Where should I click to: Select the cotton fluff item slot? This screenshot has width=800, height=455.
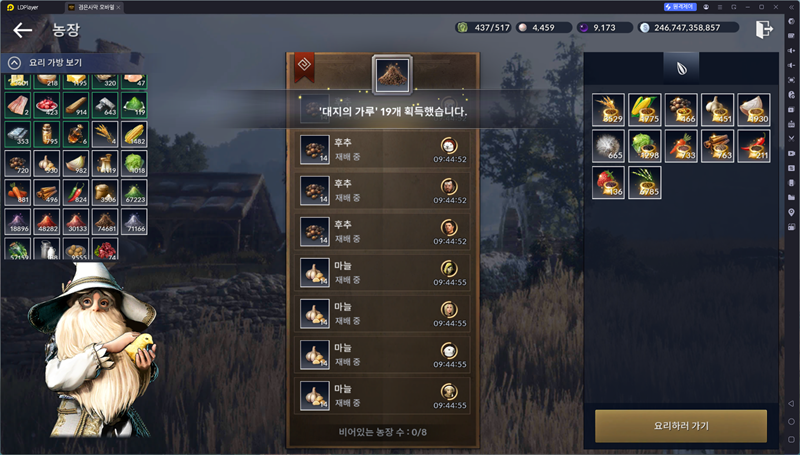(608, 146)
